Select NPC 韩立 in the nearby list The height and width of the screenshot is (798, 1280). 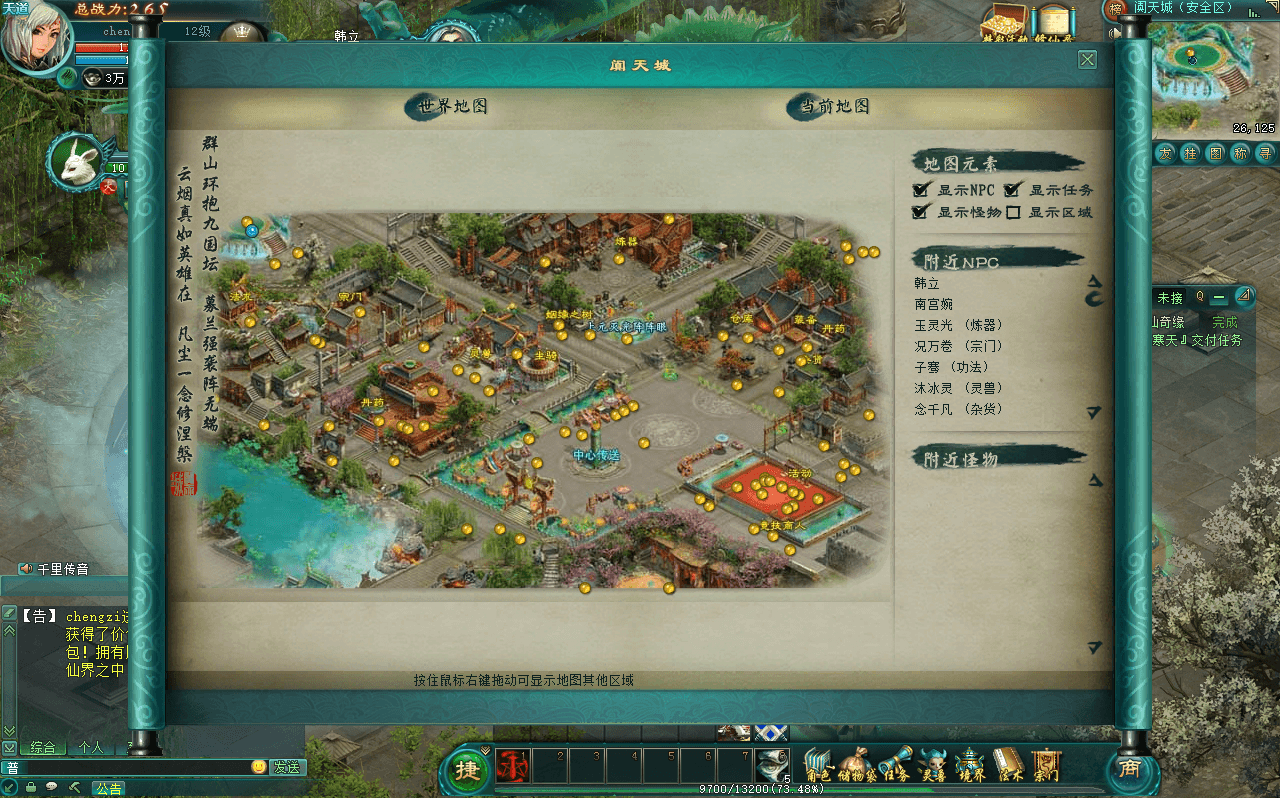pyautogui.click(x=928, y=284)
